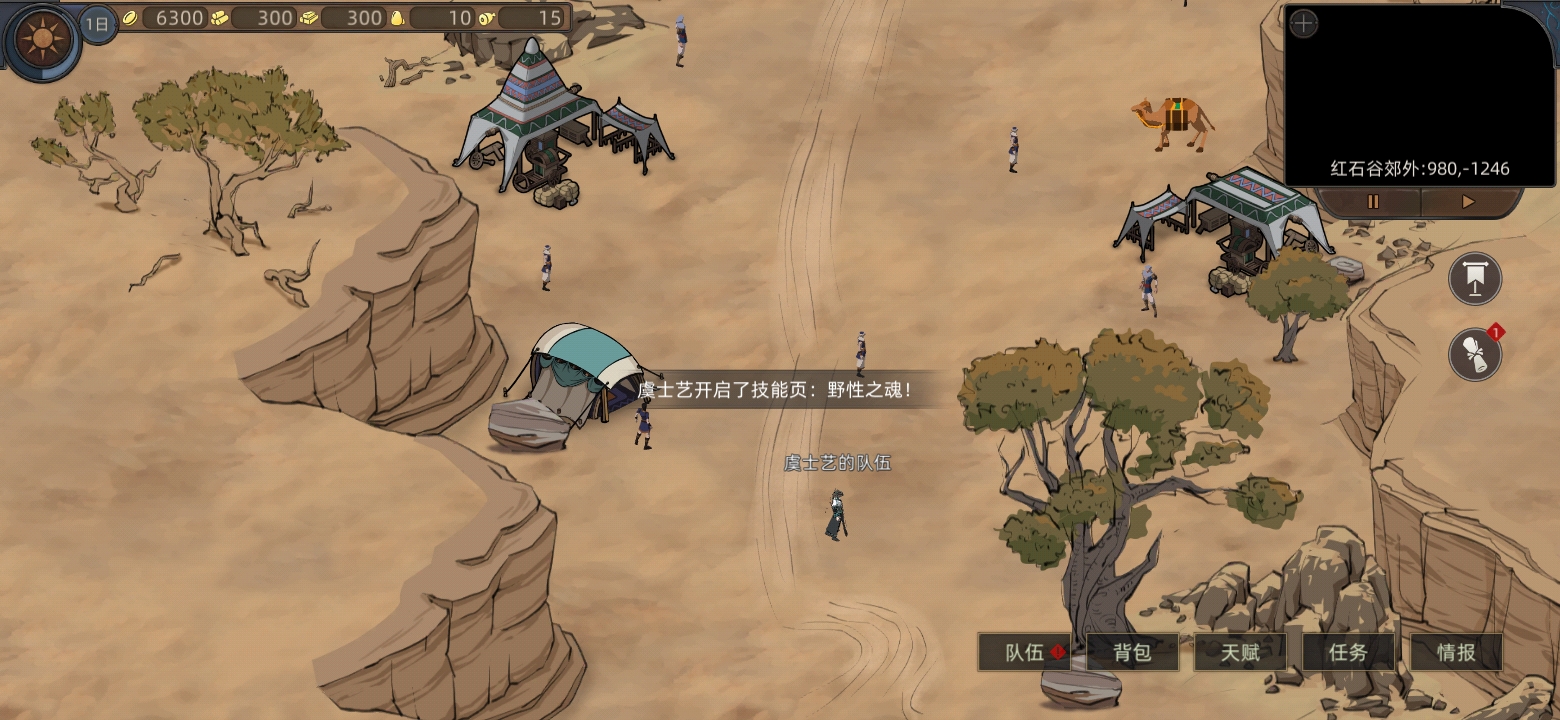The image size is (1560, 720).
Task: Pause game time on the minimap panel
Action: [1373, 202]
